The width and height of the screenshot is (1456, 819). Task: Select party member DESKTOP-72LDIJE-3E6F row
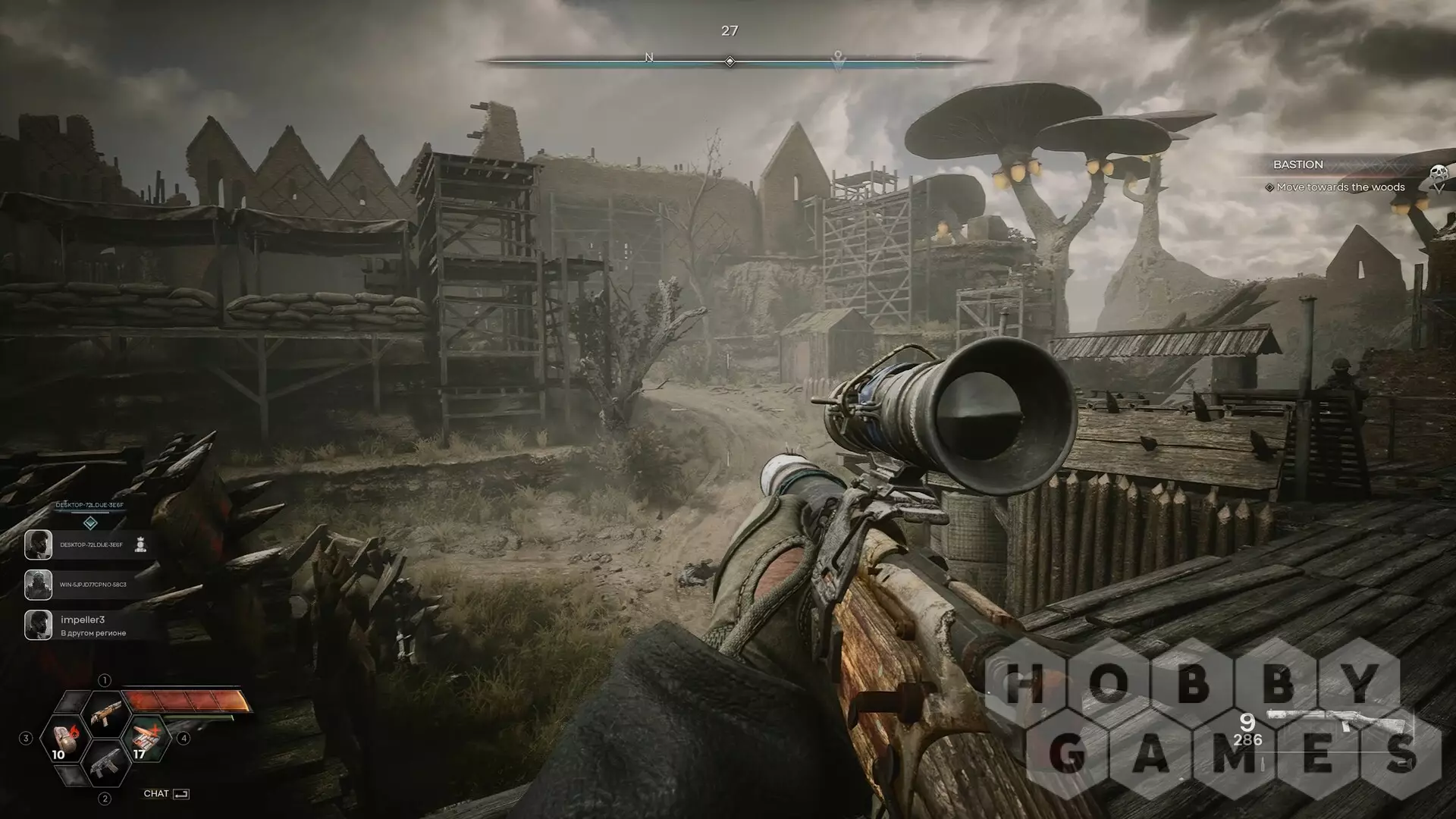pos(89,544)
